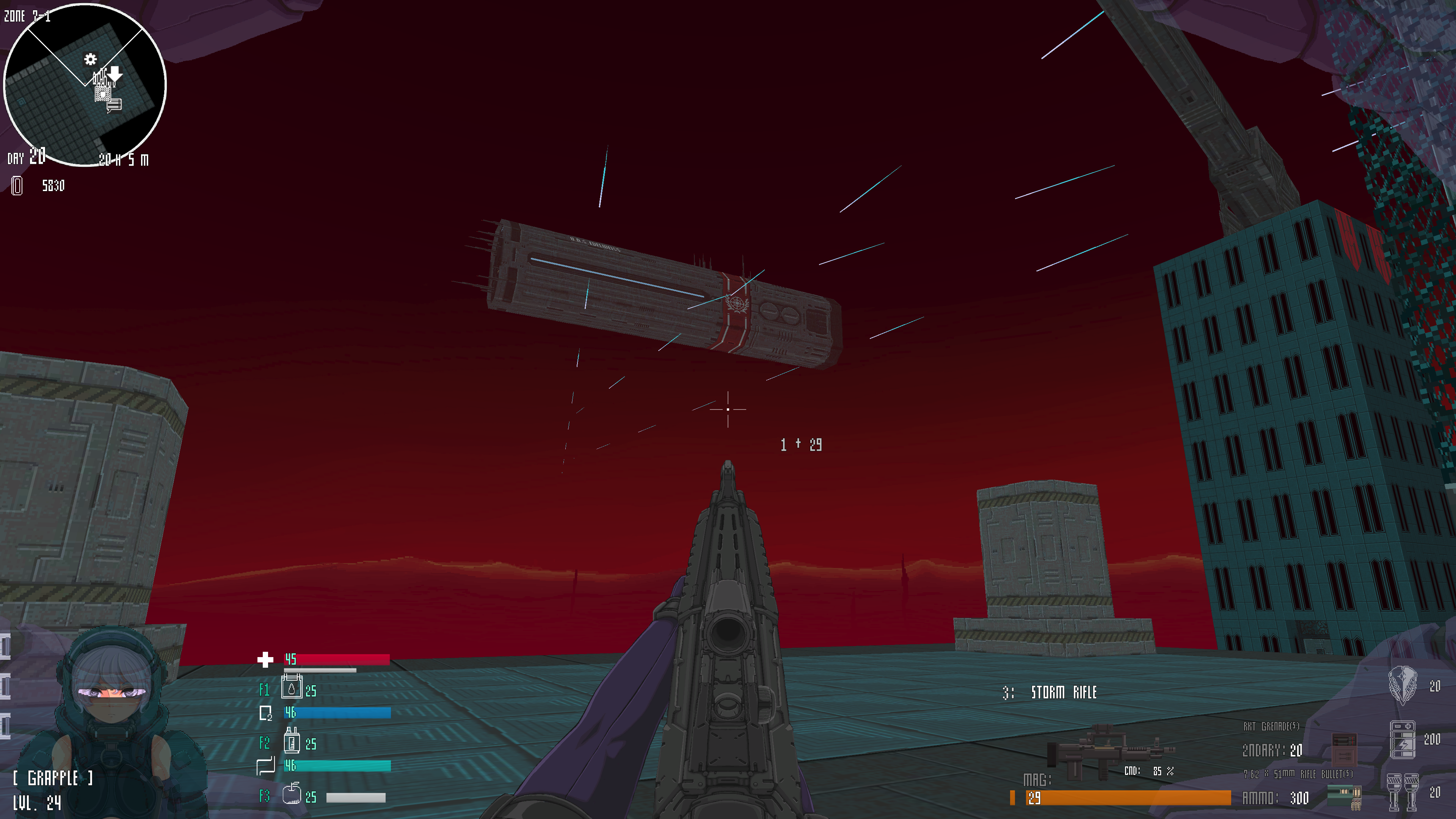Viewport: 1456px width, 819px height.
Task: Select the twin stick grenades icon
Action: (1402, 792)
